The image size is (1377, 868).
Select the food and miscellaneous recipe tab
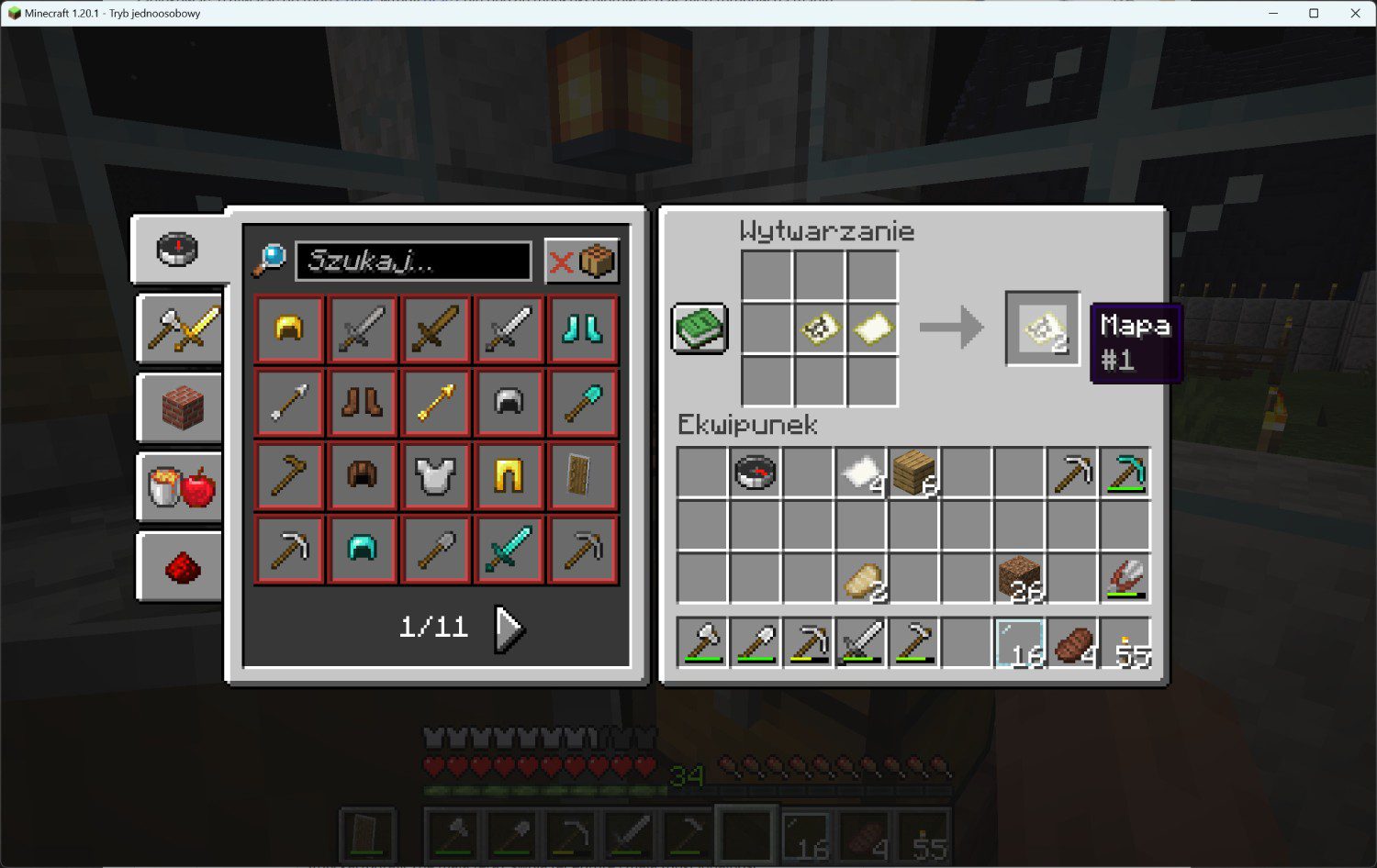181,486
